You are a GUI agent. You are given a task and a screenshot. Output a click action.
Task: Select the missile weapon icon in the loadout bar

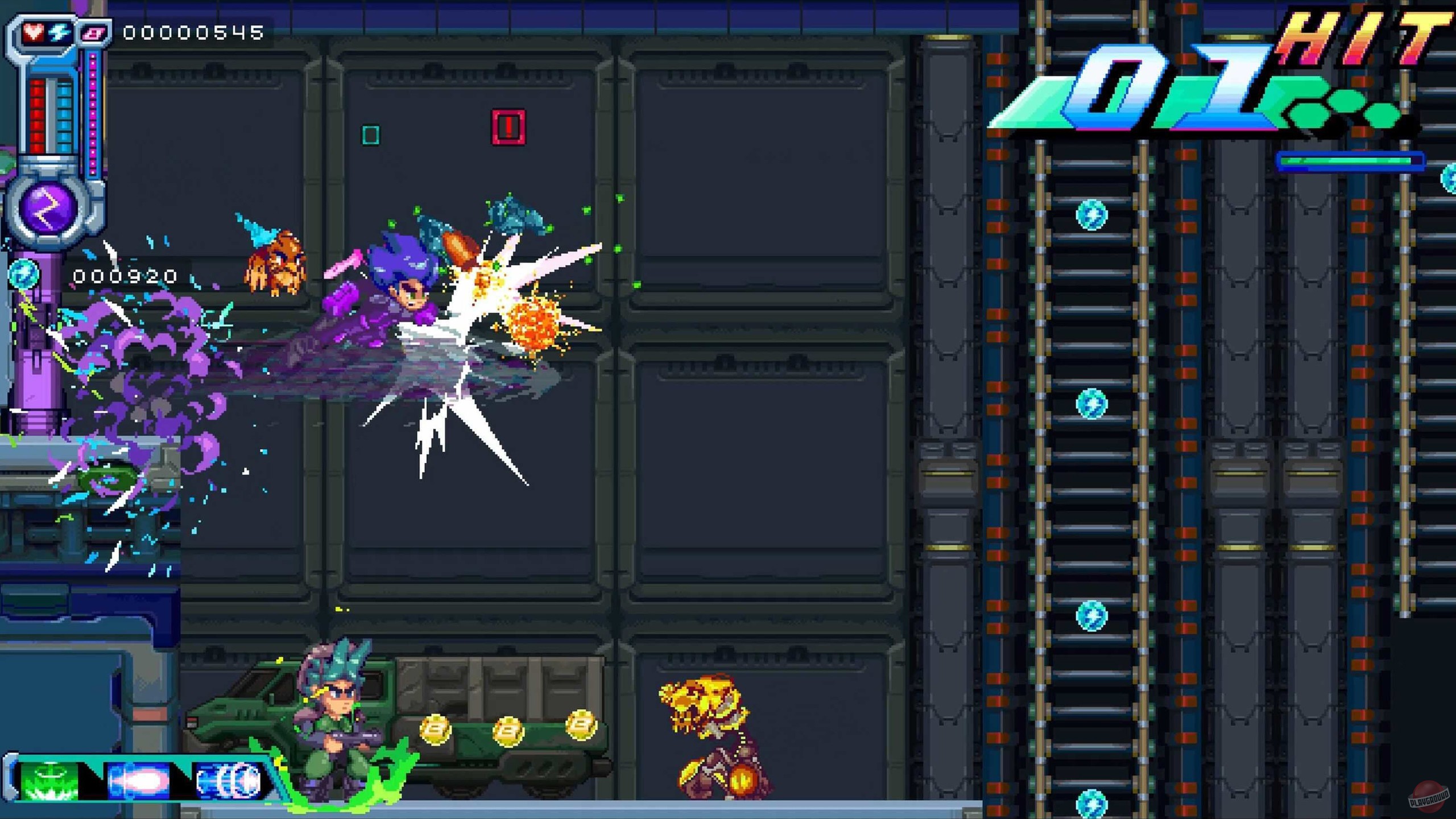click(139, 782)
